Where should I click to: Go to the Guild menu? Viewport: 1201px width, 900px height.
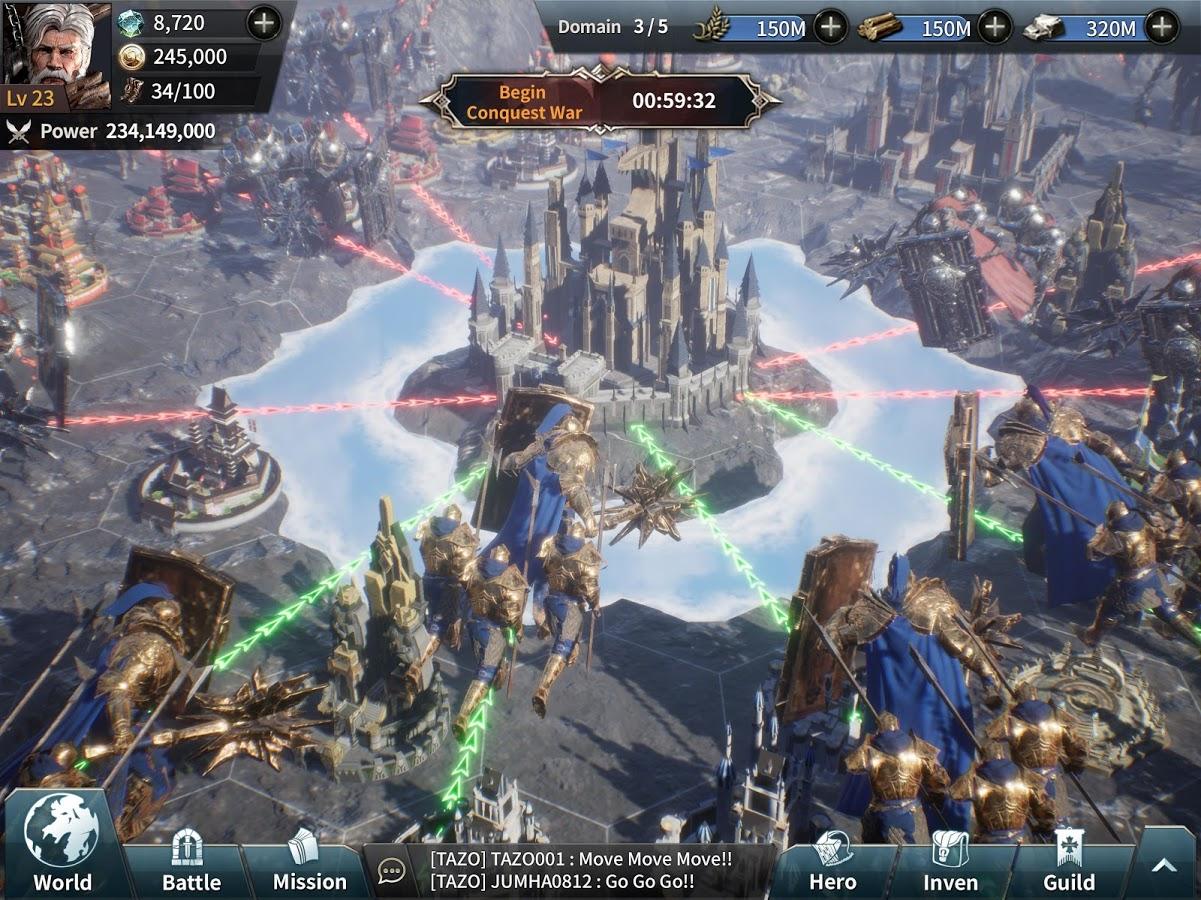(x=1069, y=862)
